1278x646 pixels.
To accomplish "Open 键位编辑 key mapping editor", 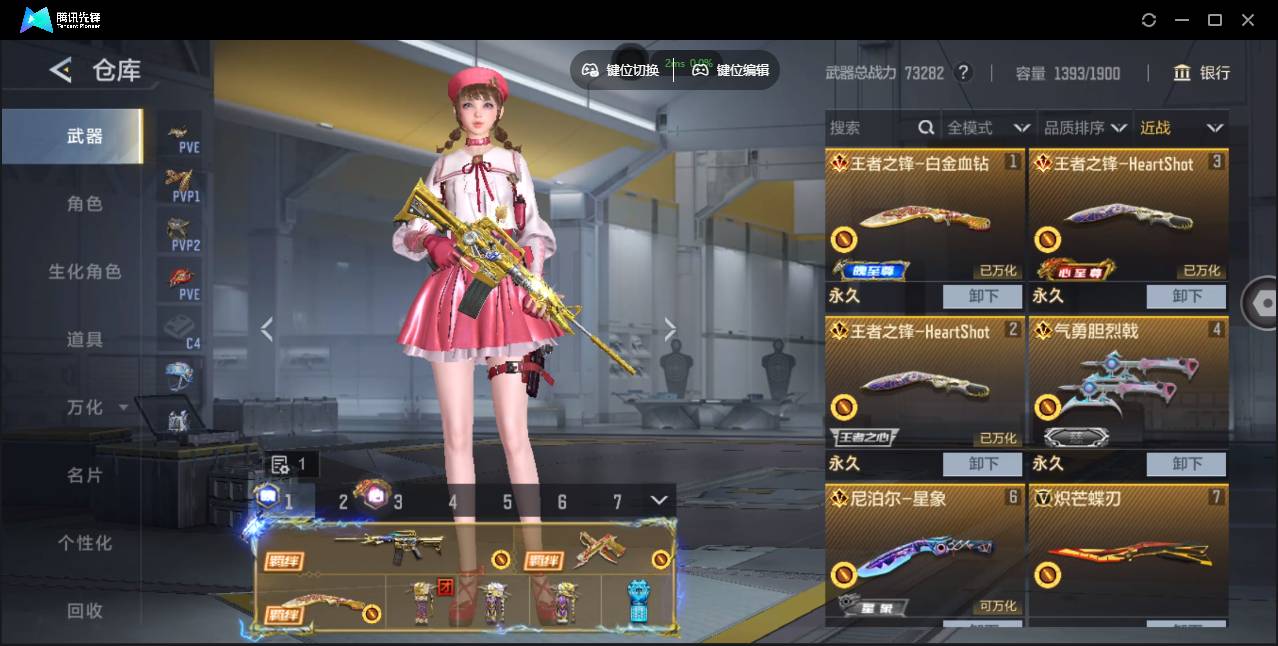I will coord(731,70).
